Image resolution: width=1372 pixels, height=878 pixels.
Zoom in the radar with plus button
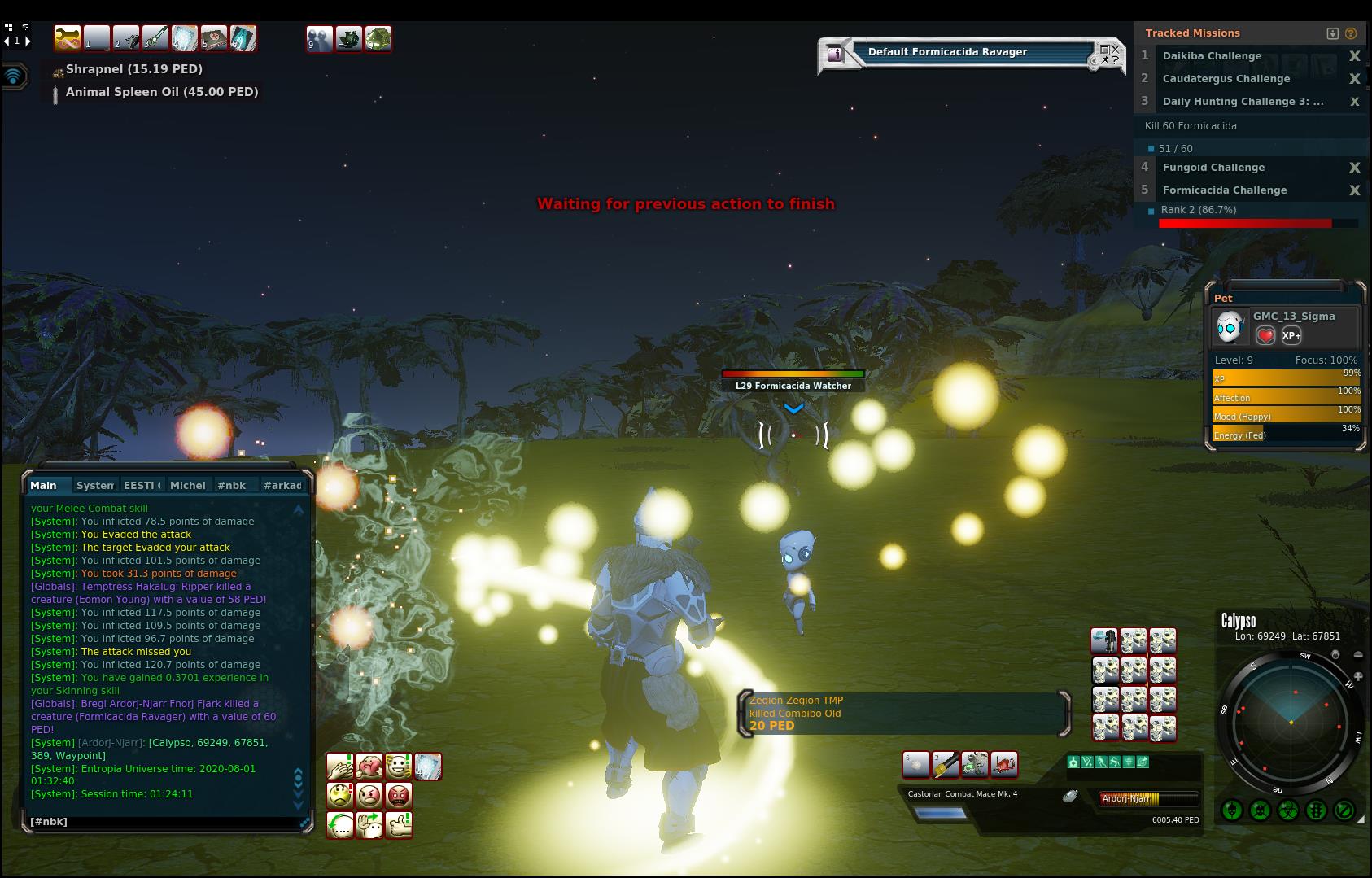click(x=1357, y=676)
